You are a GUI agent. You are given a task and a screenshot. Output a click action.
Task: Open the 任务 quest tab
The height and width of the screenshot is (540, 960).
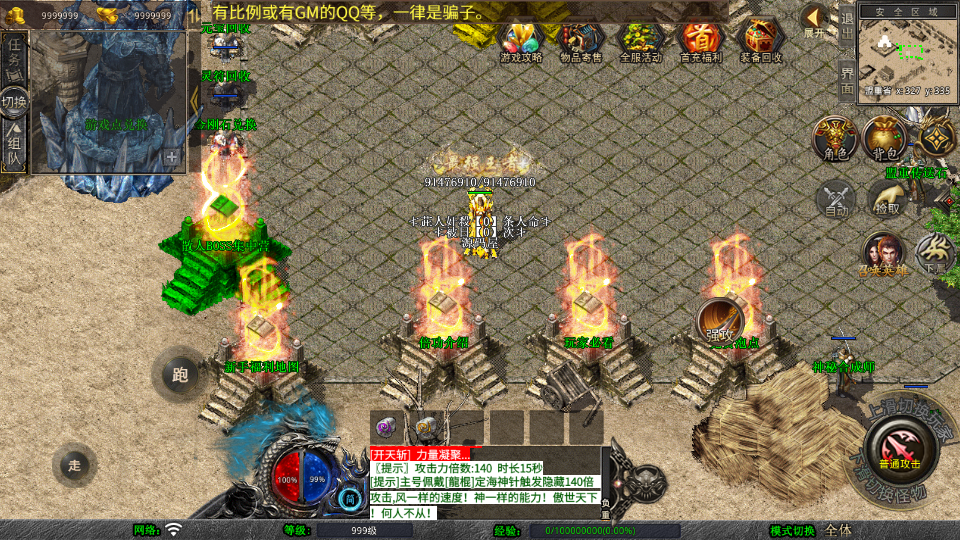click(14, 58)
